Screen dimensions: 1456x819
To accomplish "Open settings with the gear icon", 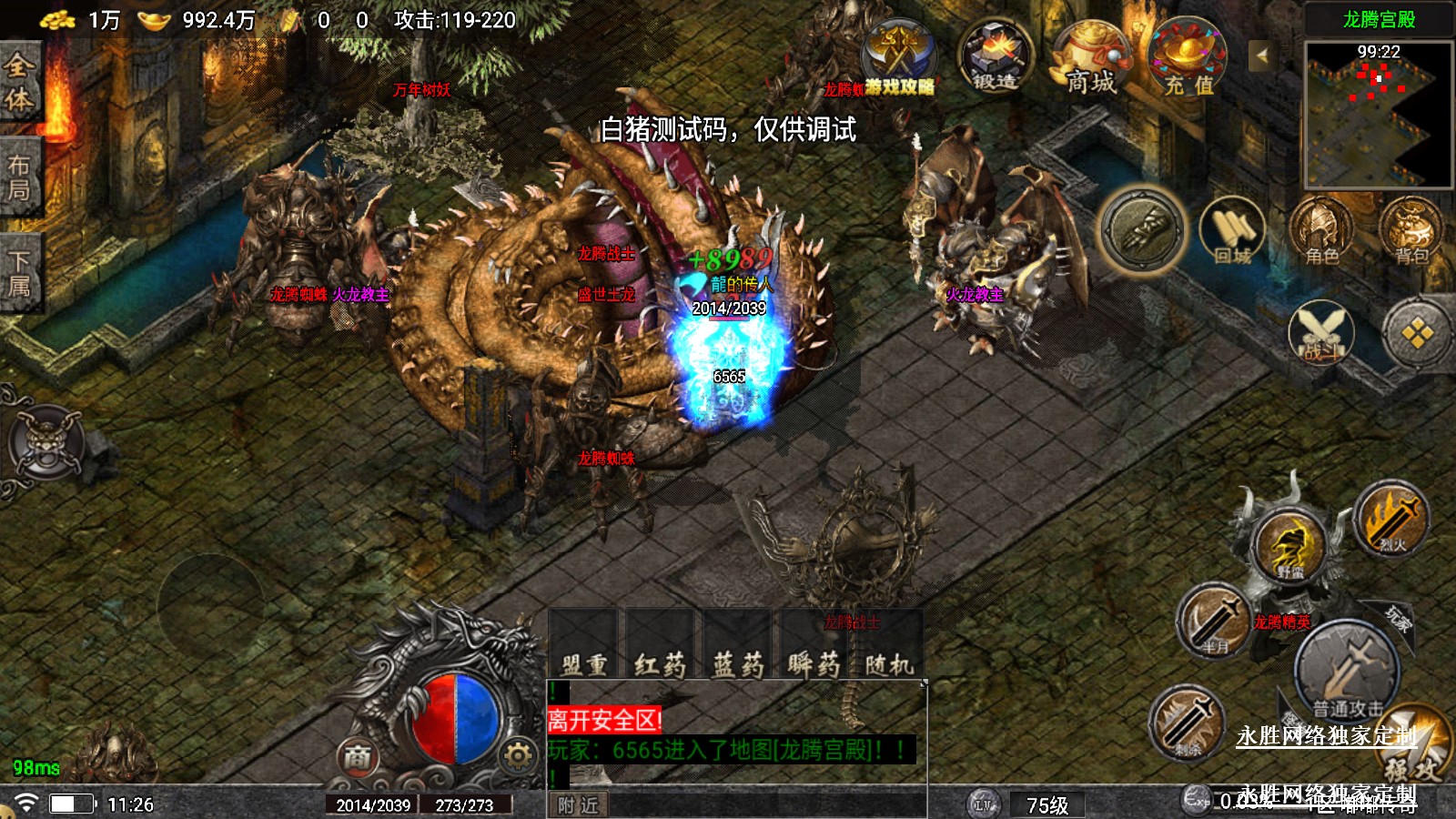I will (x=518, y=755).
